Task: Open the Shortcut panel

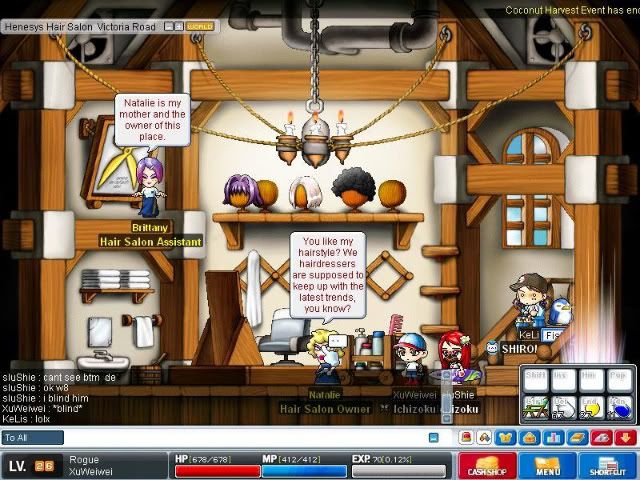Action: coord(606,467)
